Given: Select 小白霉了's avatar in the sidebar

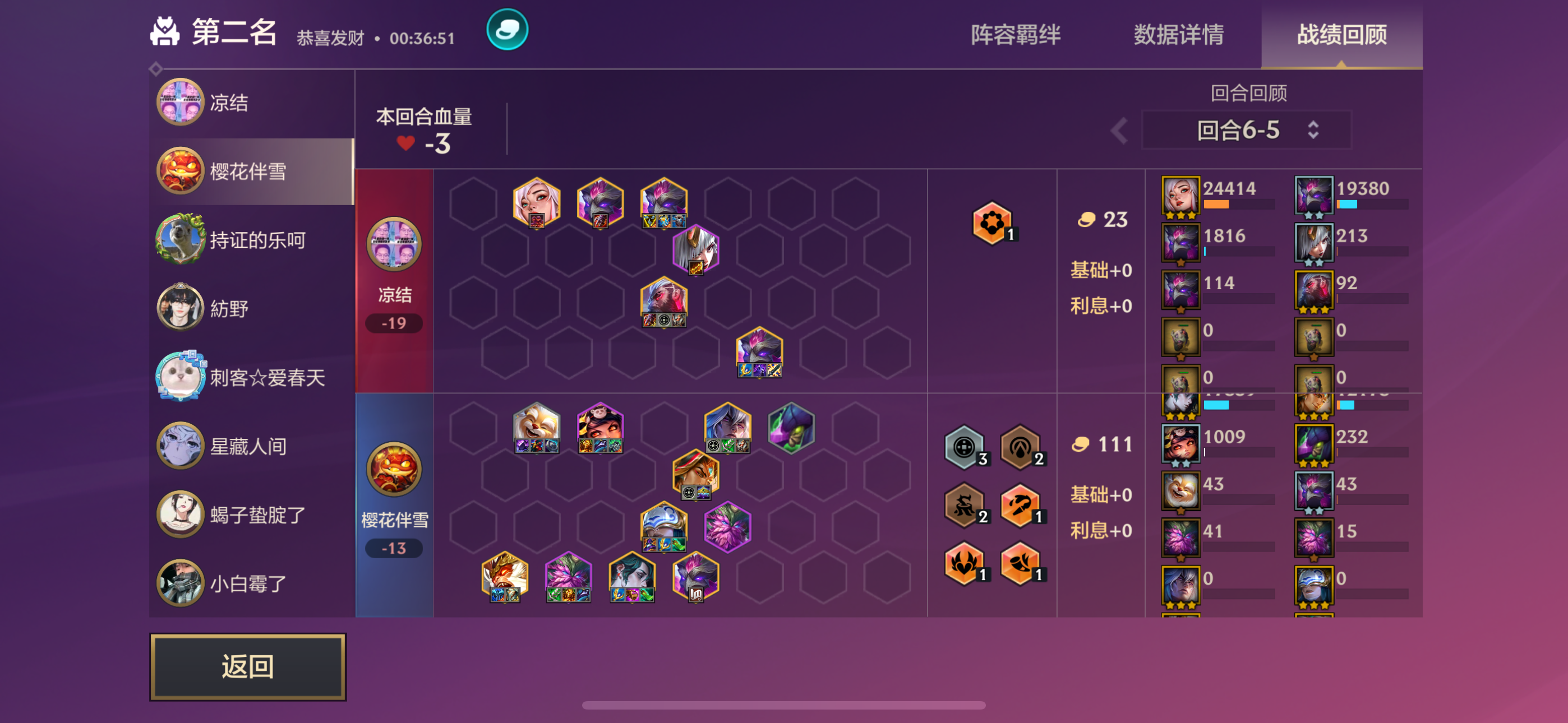Looking at the screenshot, I should click(180, 582).
